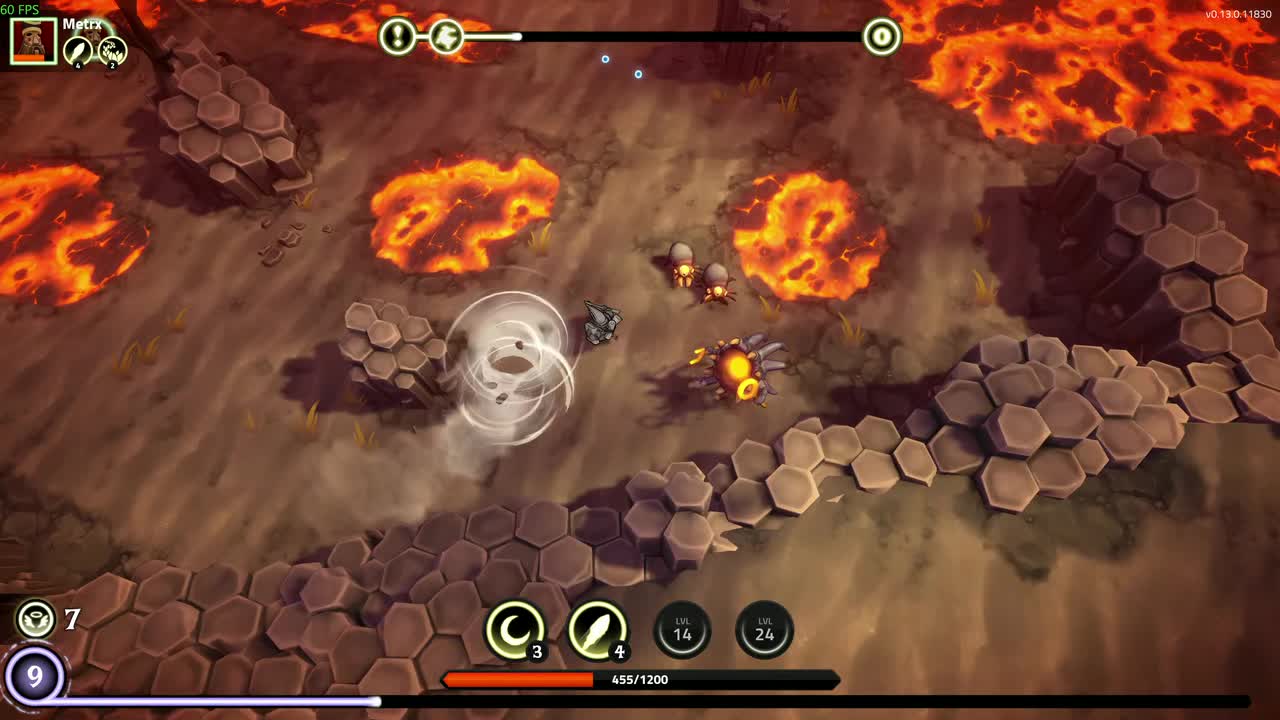Click the winged halo revive icon
1280x720 pixels.
click(x=36, y=619)
